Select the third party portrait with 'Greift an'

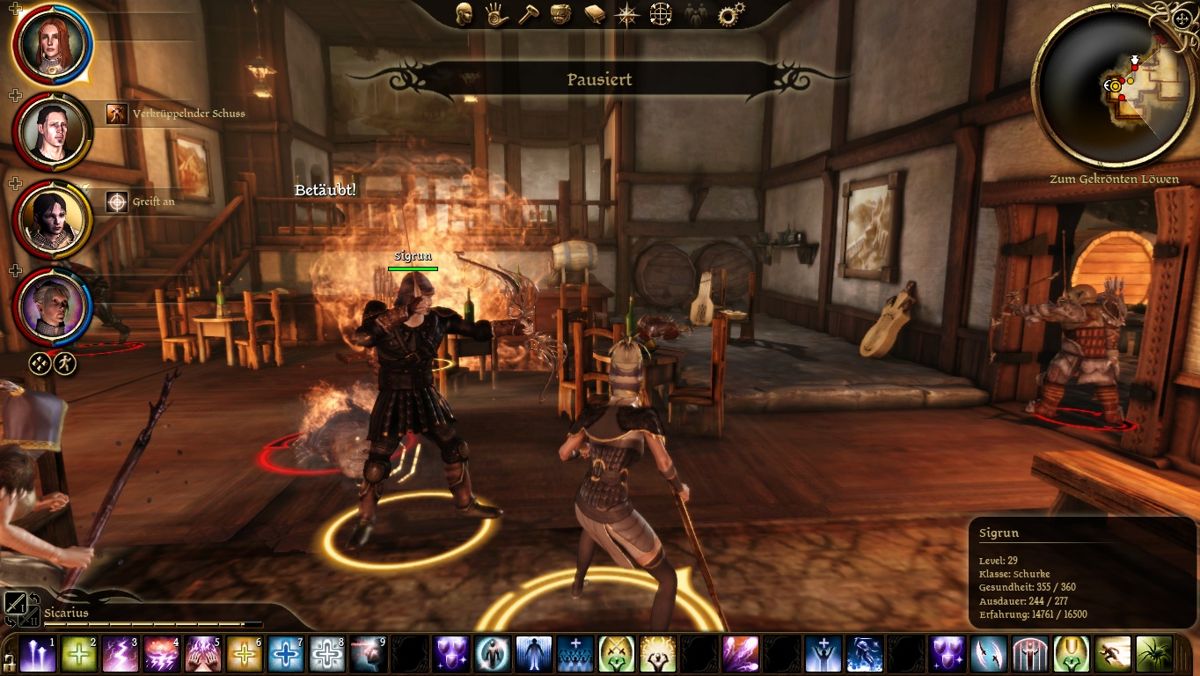coord(52,217)
